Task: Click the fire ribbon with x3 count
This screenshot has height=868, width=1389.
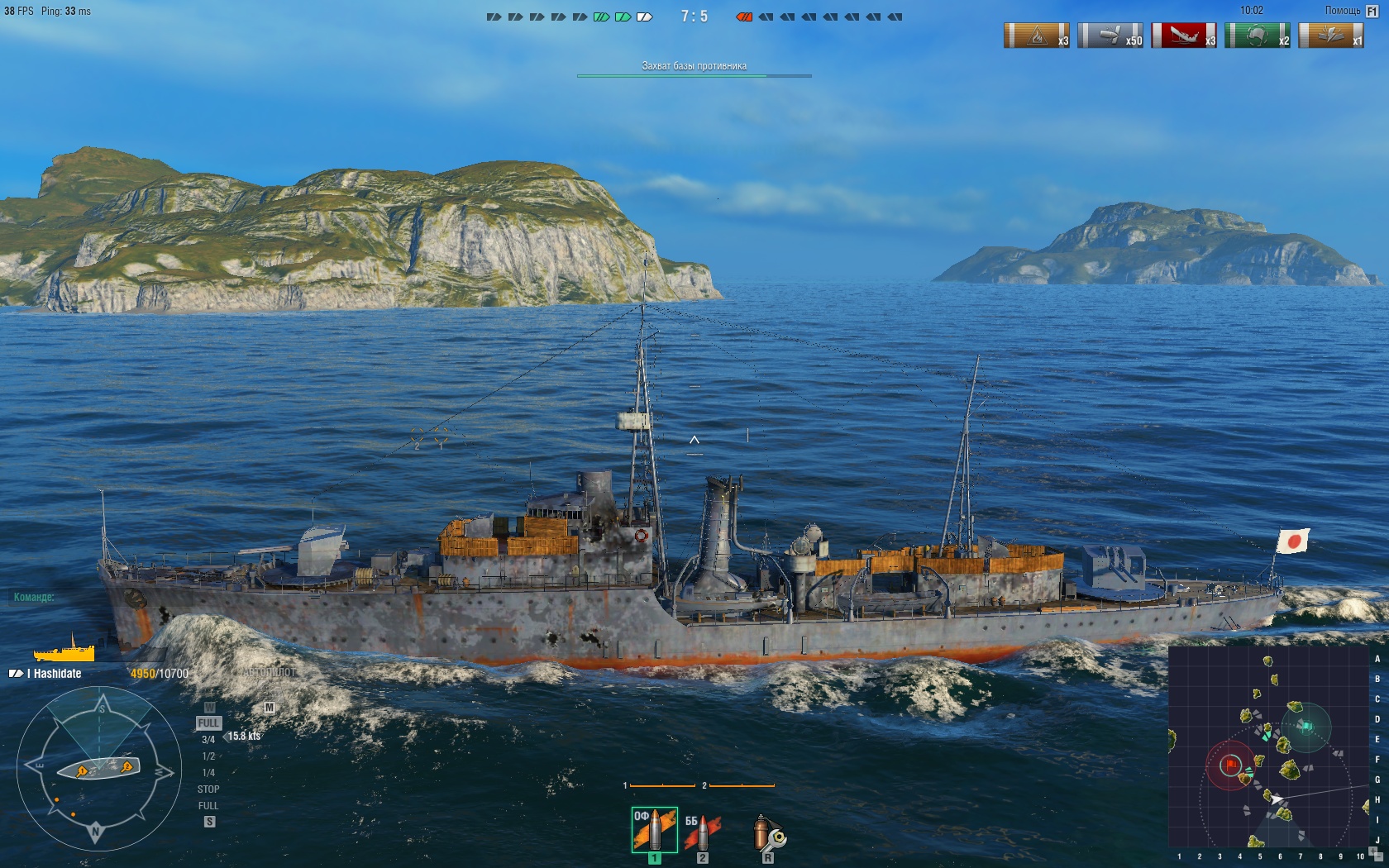Action: (1037, 36)
